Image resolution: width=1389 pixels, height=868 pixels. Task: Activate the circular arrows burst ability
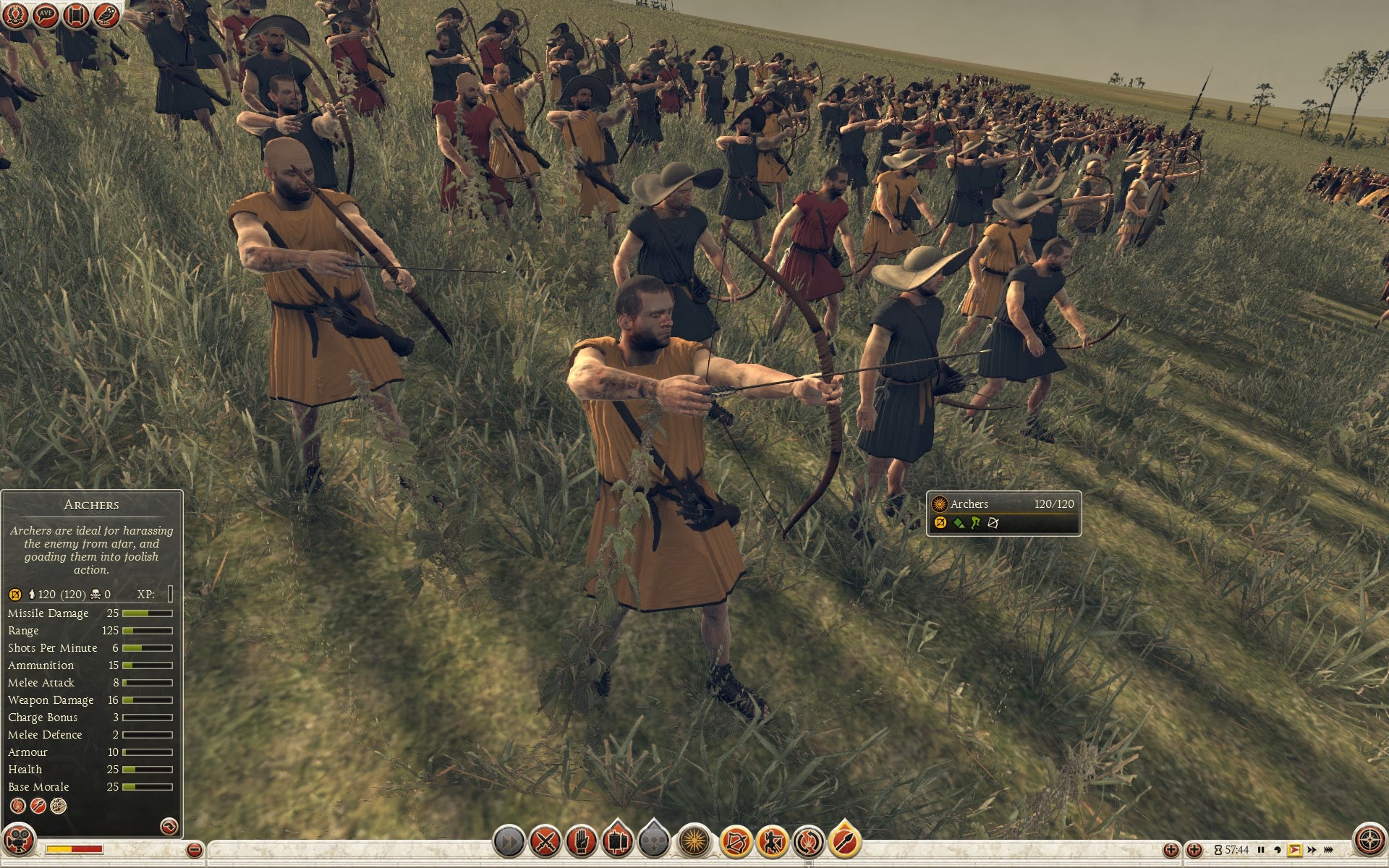point(808,842)
